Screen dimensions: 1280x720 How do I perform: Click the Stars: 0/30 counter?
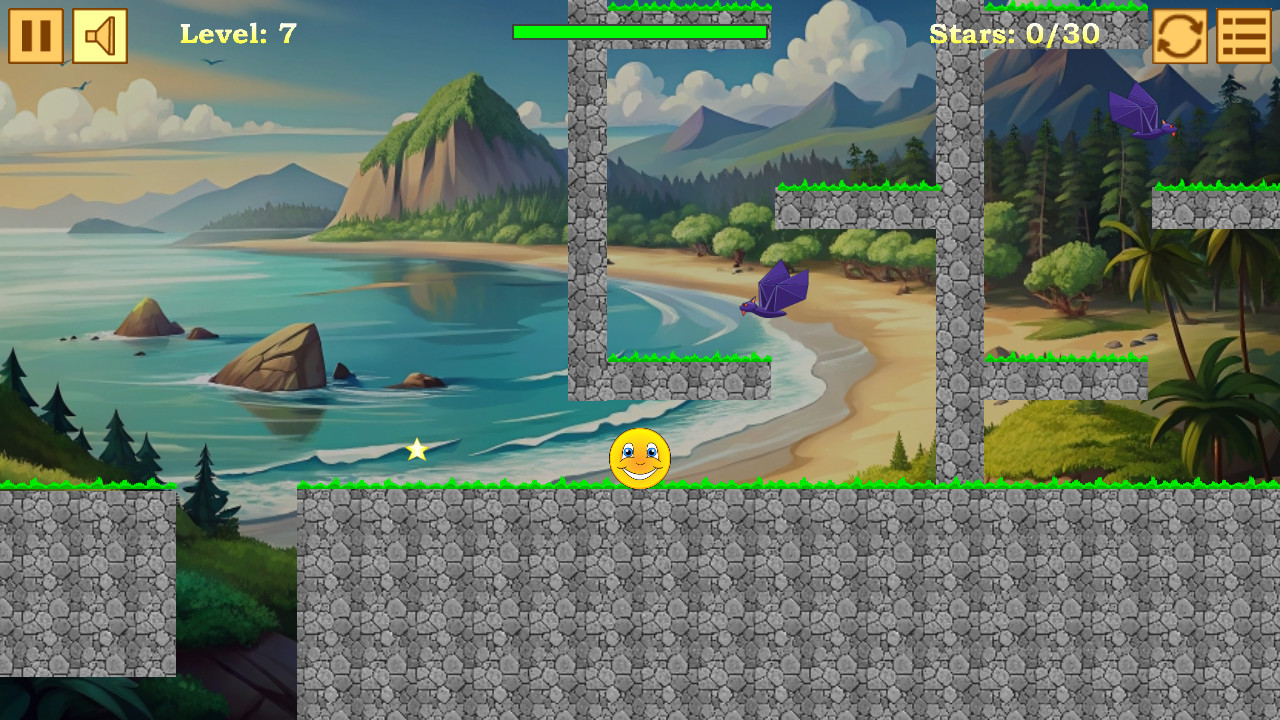tap(1015, 34)
